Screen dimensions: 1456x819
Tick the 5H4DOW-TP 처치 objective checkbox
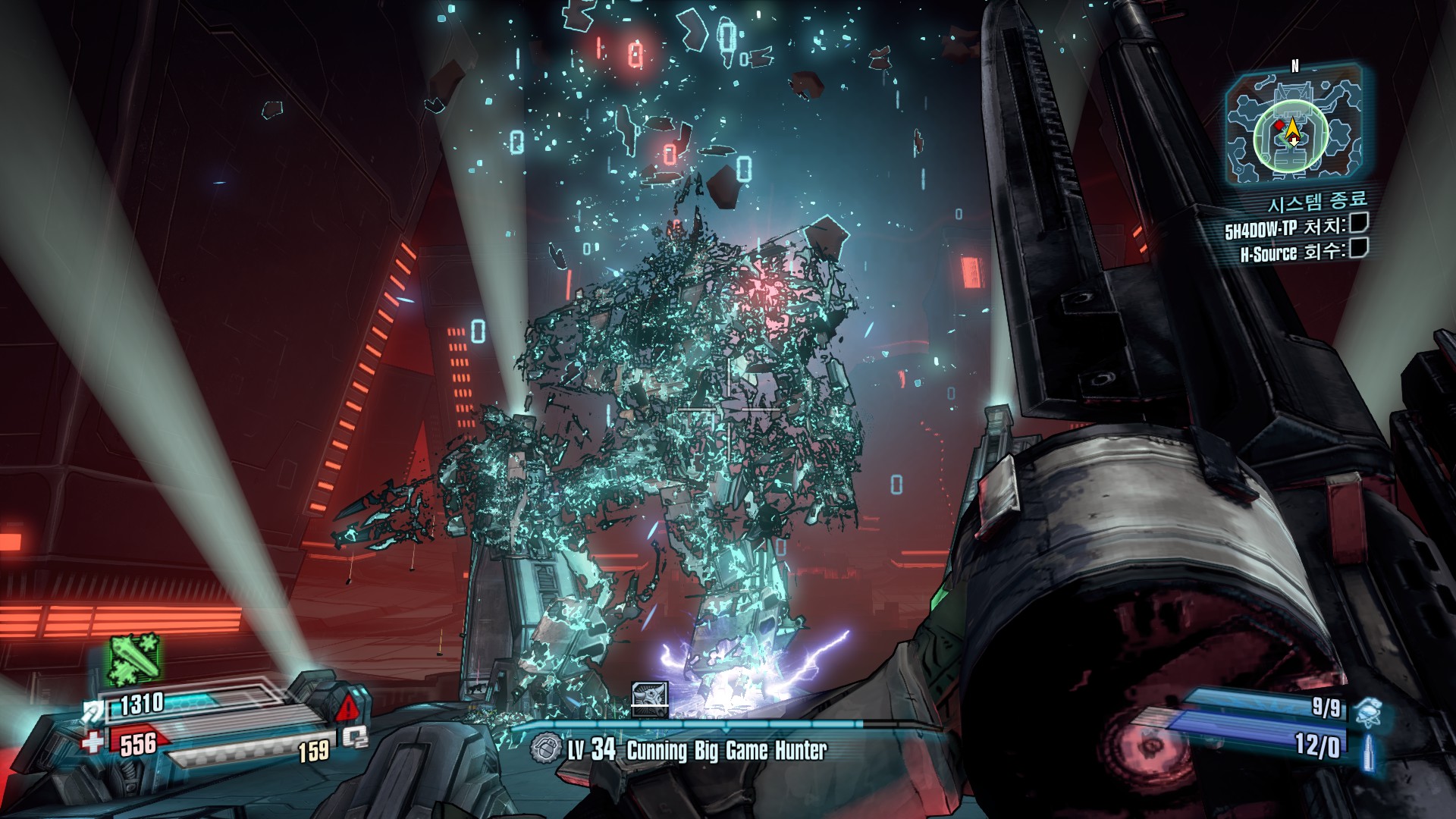[1359, 222]
